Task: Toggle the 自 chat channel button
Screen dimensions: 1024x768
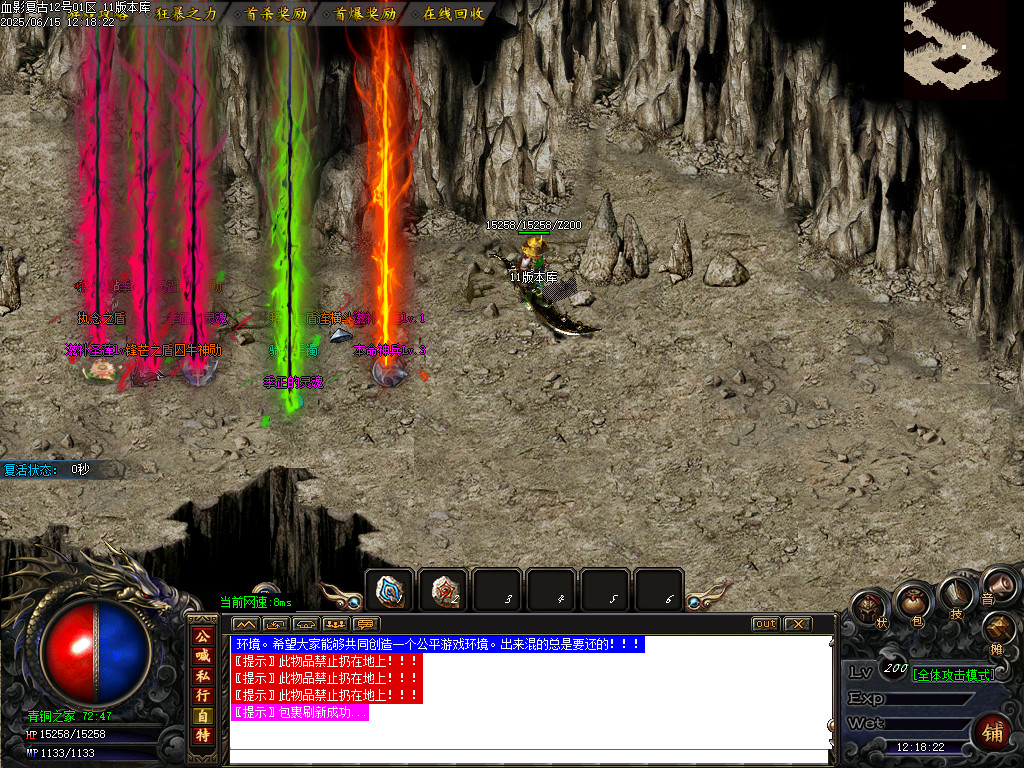Action: point(203,716)
